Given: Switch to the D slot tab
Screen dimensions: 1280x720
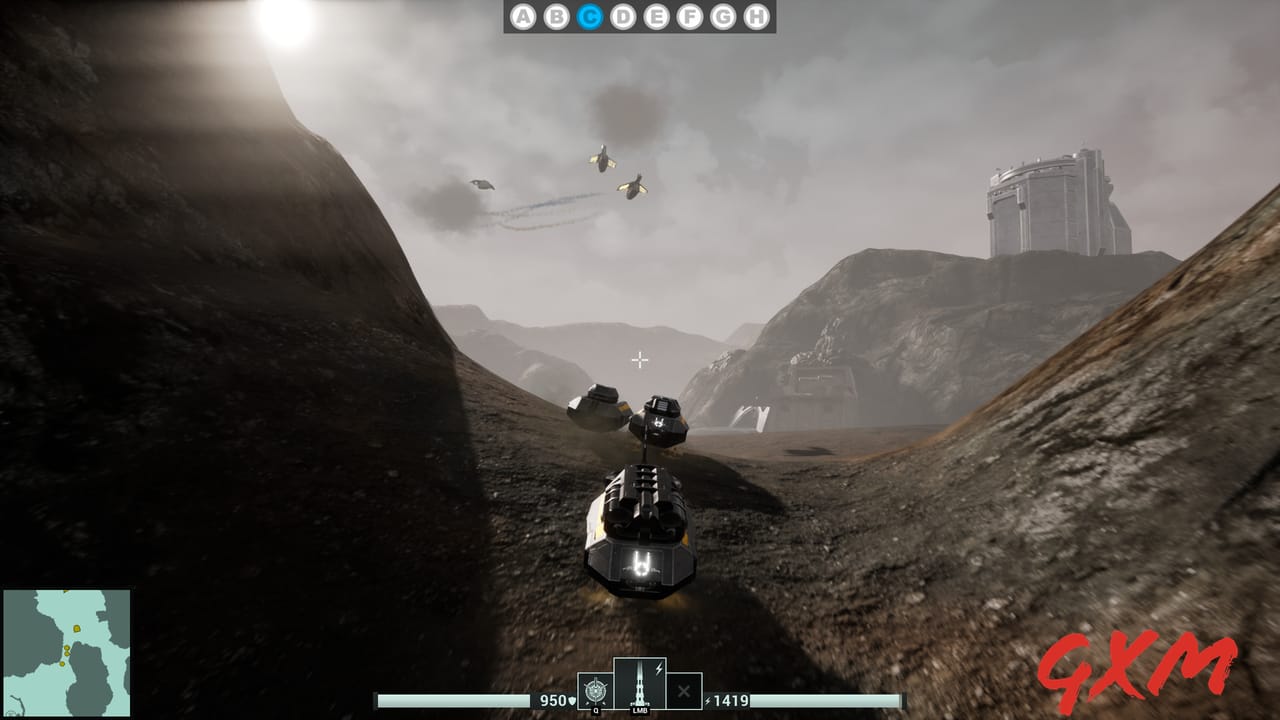Looking at the screenshot, I should pos(623,16).
